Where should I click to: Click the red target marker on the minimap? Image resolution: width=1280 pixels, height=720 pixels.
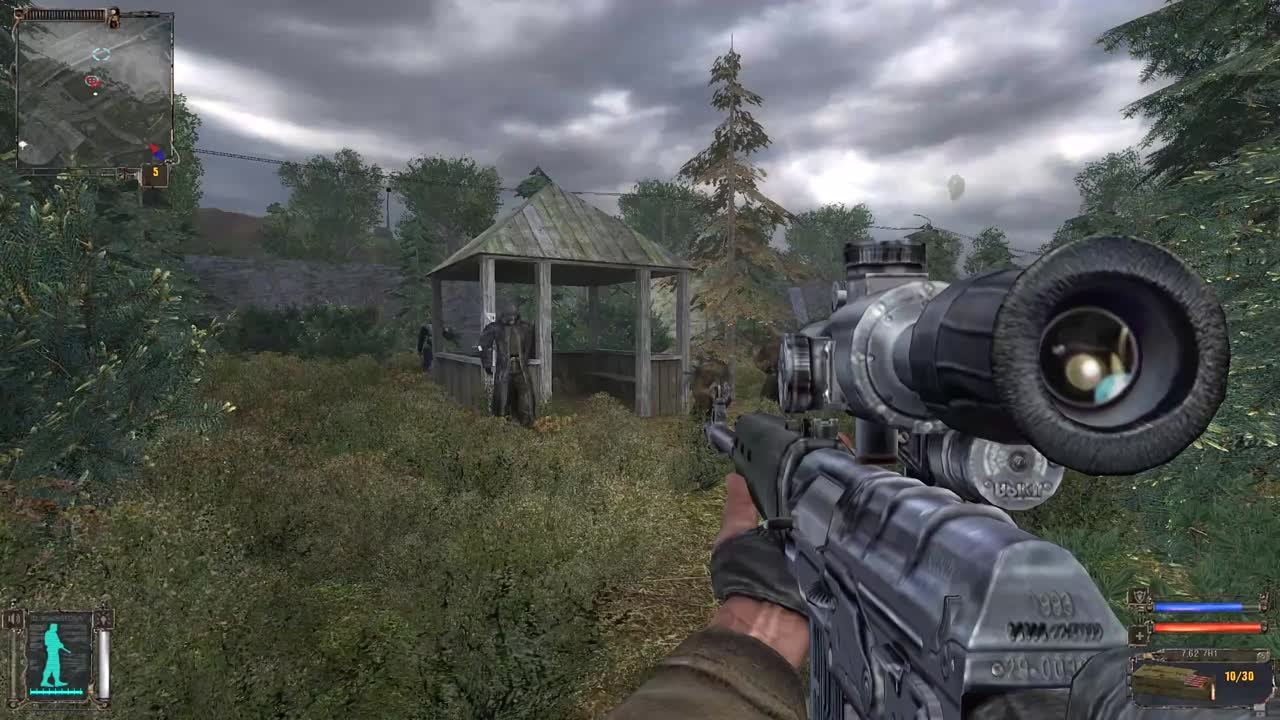[92, 81]
